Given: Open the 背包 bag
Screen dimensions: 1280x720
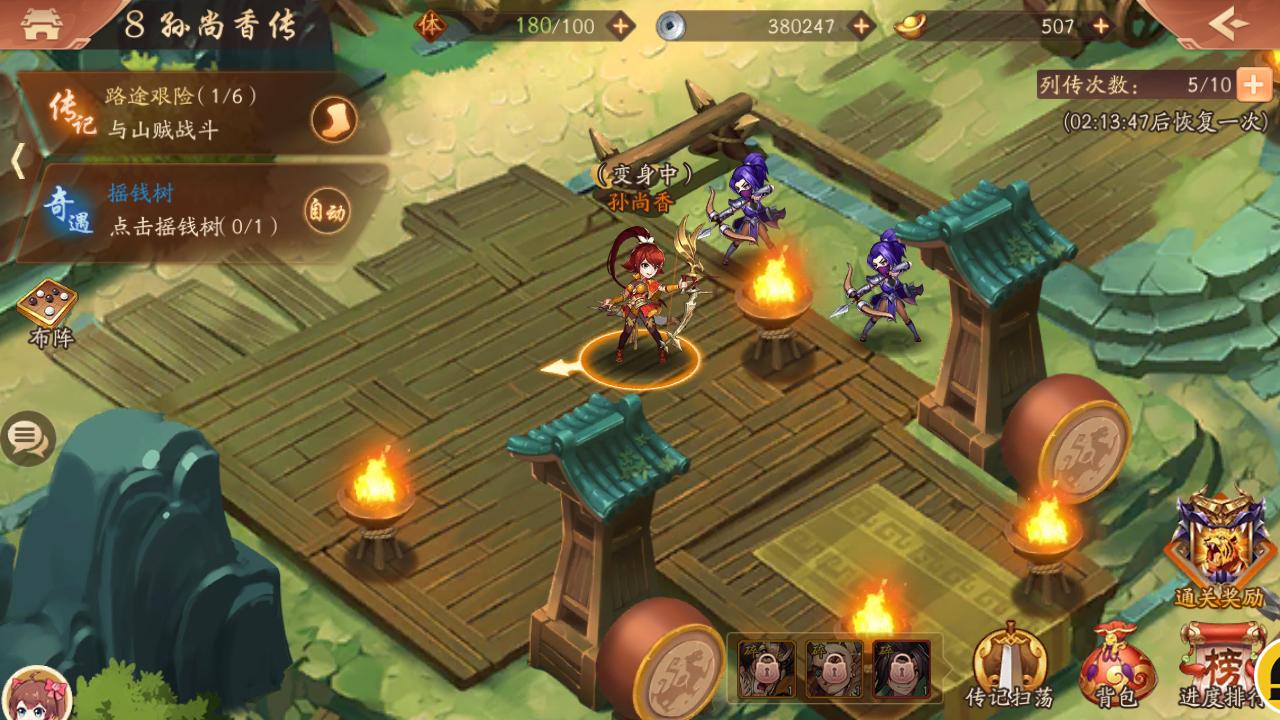Looking at the screenshot, I should [1117, 664].
